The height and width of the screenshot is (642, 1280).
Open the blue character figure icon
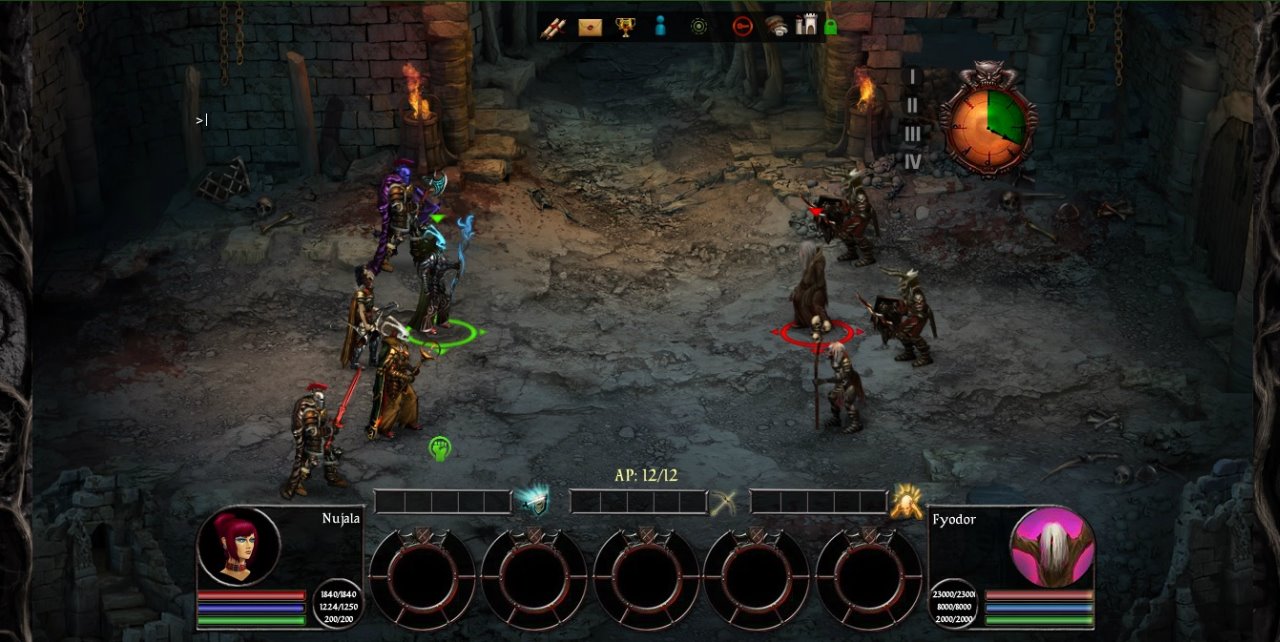(659, 27)
